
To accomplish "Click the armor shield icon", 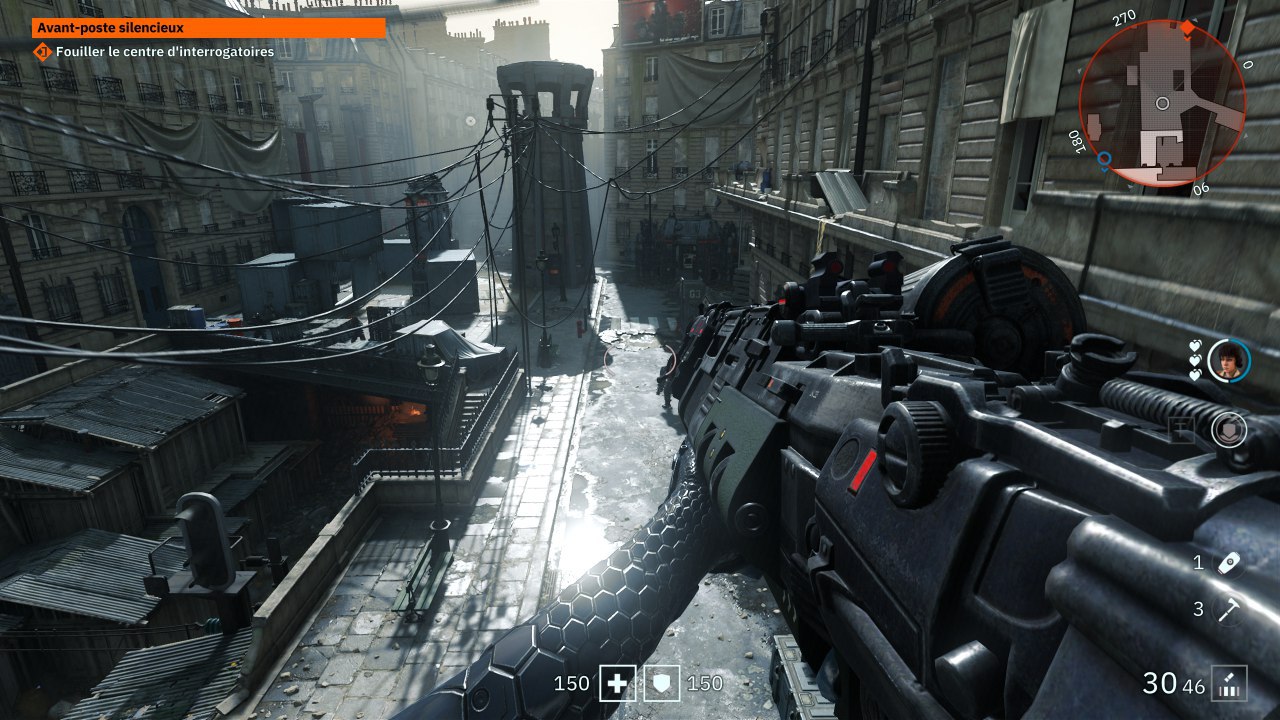I will [x=662, y=684].
